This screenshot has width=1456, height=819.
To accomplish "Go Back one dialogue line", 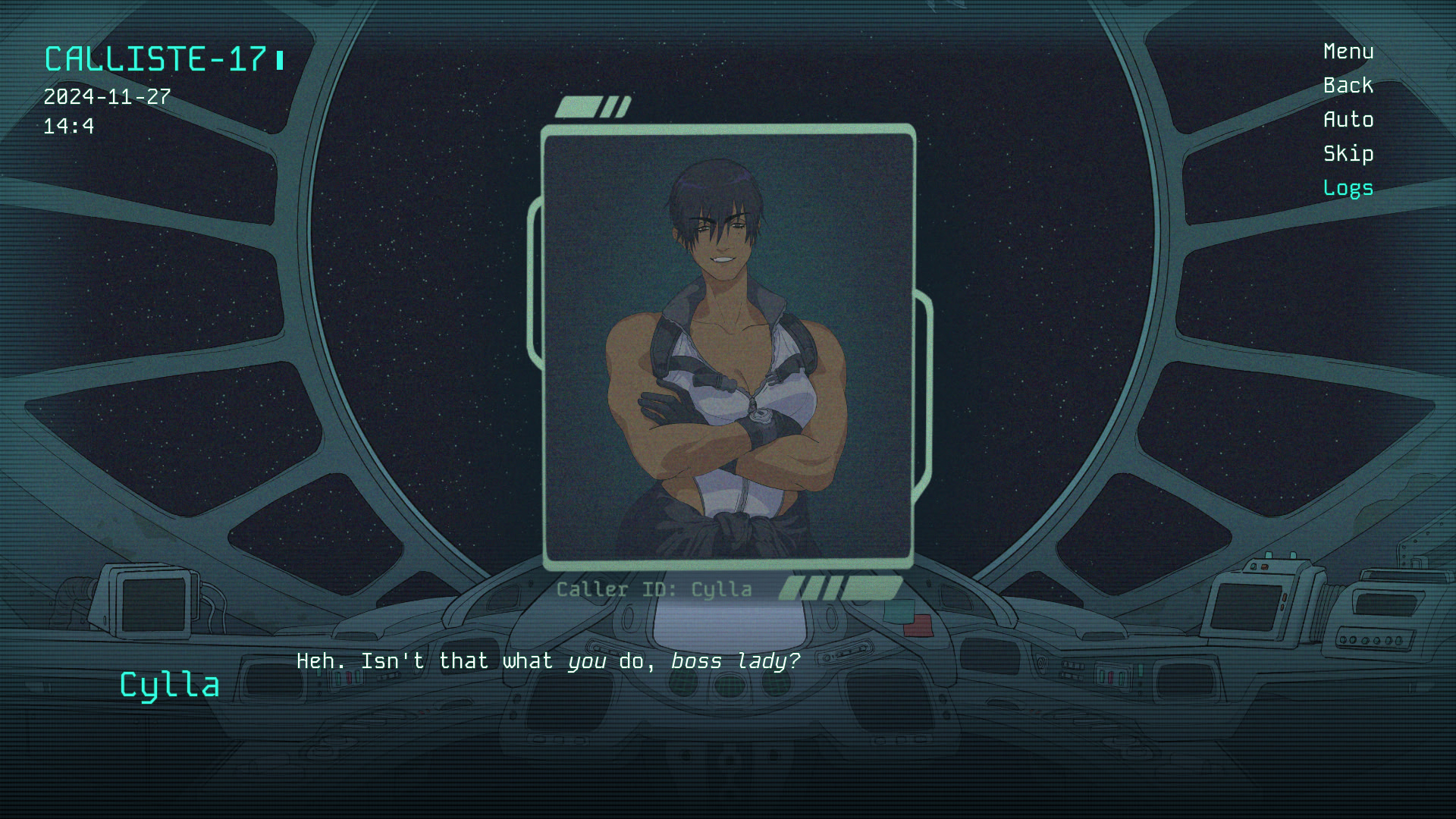I will pyautogui.click(x=1348, y=86).
